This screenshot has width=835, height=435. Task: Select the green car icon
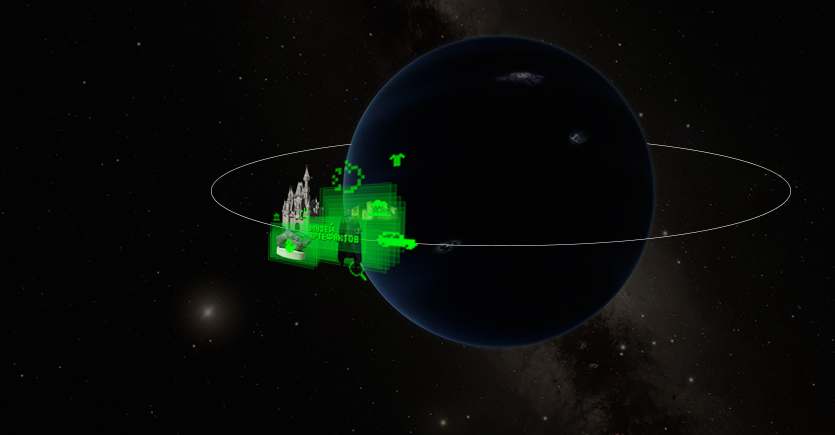tap(396, 240)
